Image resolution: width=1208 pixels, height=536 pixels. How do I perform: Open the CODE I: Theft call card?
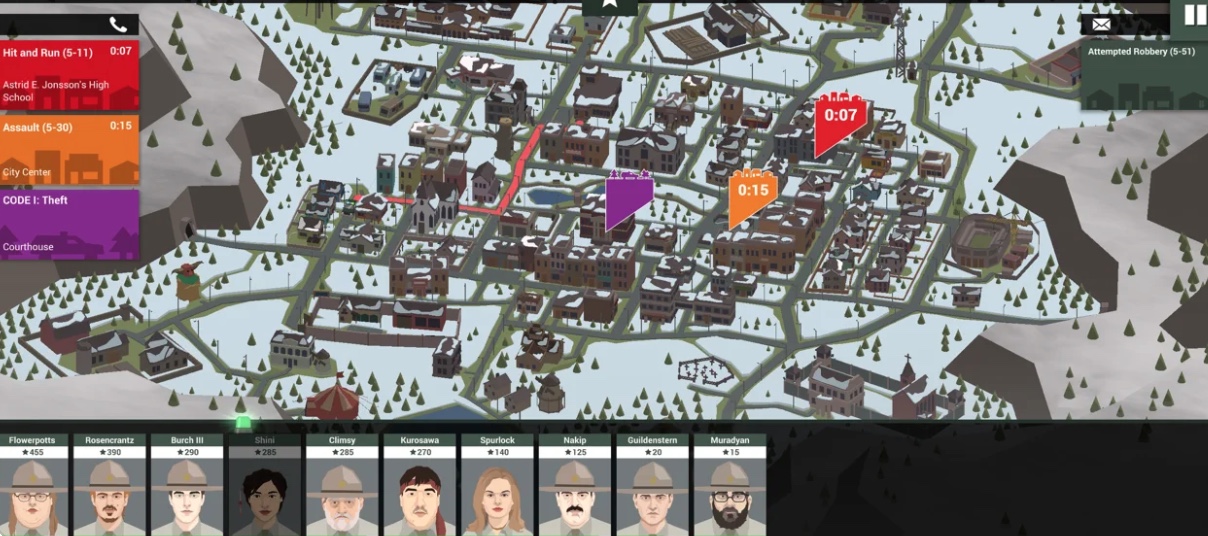[69, 224]
